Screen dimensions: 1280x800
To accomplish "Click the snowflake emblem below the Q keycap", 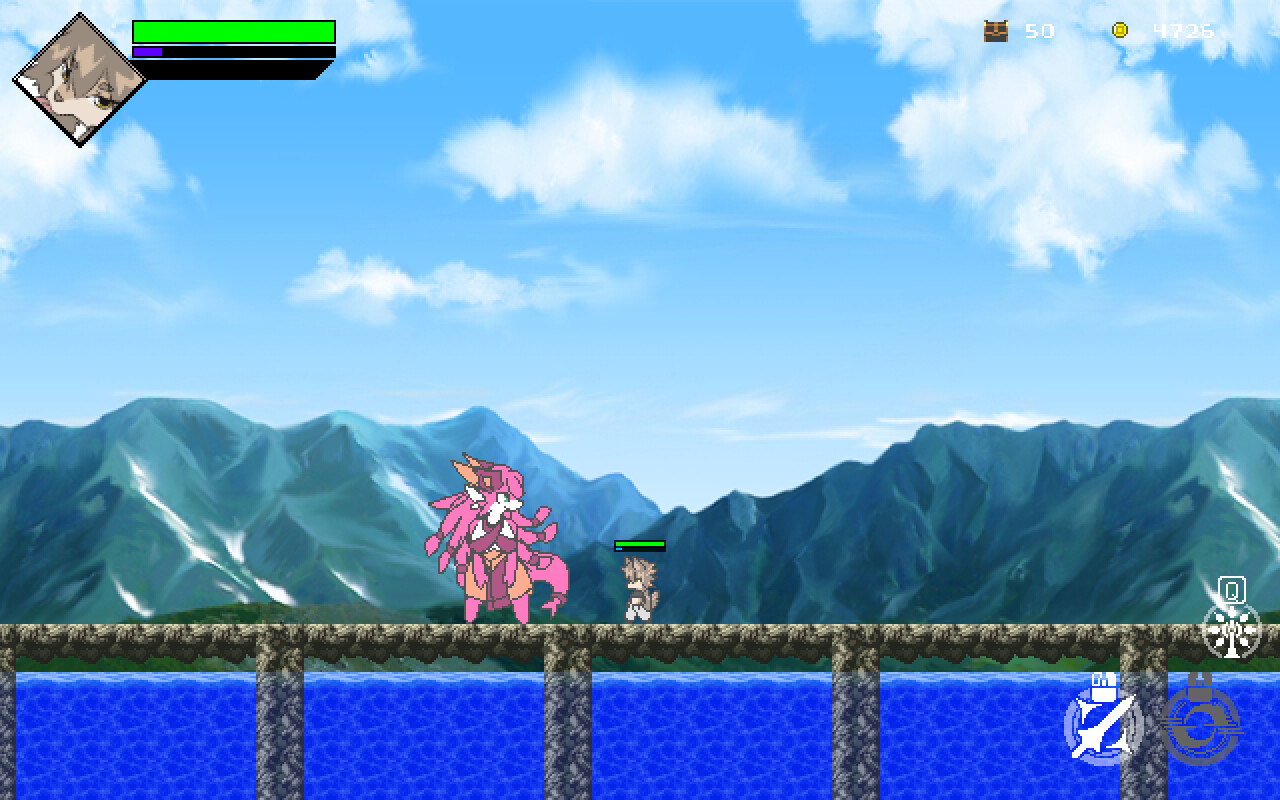I will click(x=1232, y=630).
